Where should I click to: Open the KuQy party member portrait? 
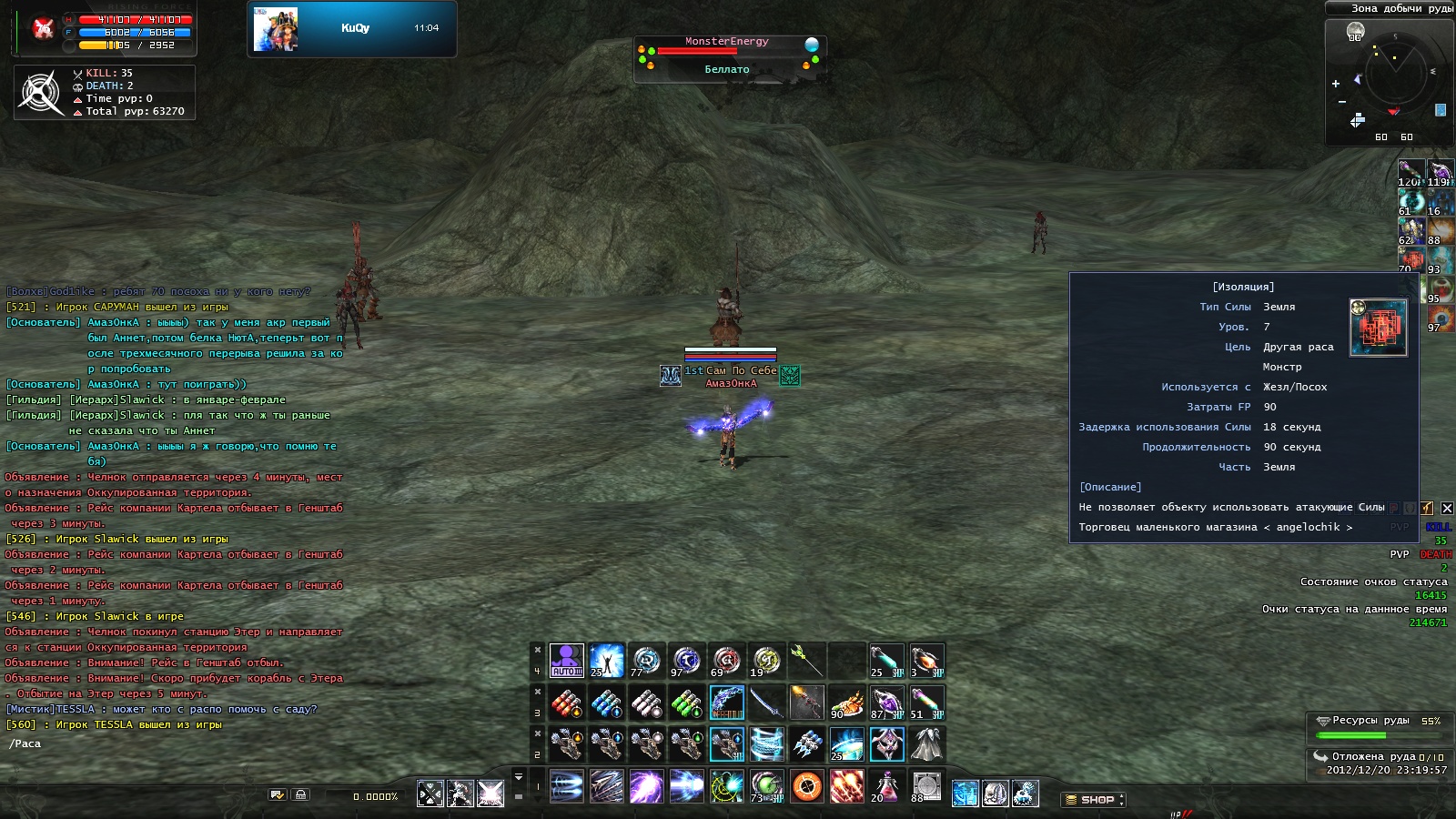click(x=276, y=29)
